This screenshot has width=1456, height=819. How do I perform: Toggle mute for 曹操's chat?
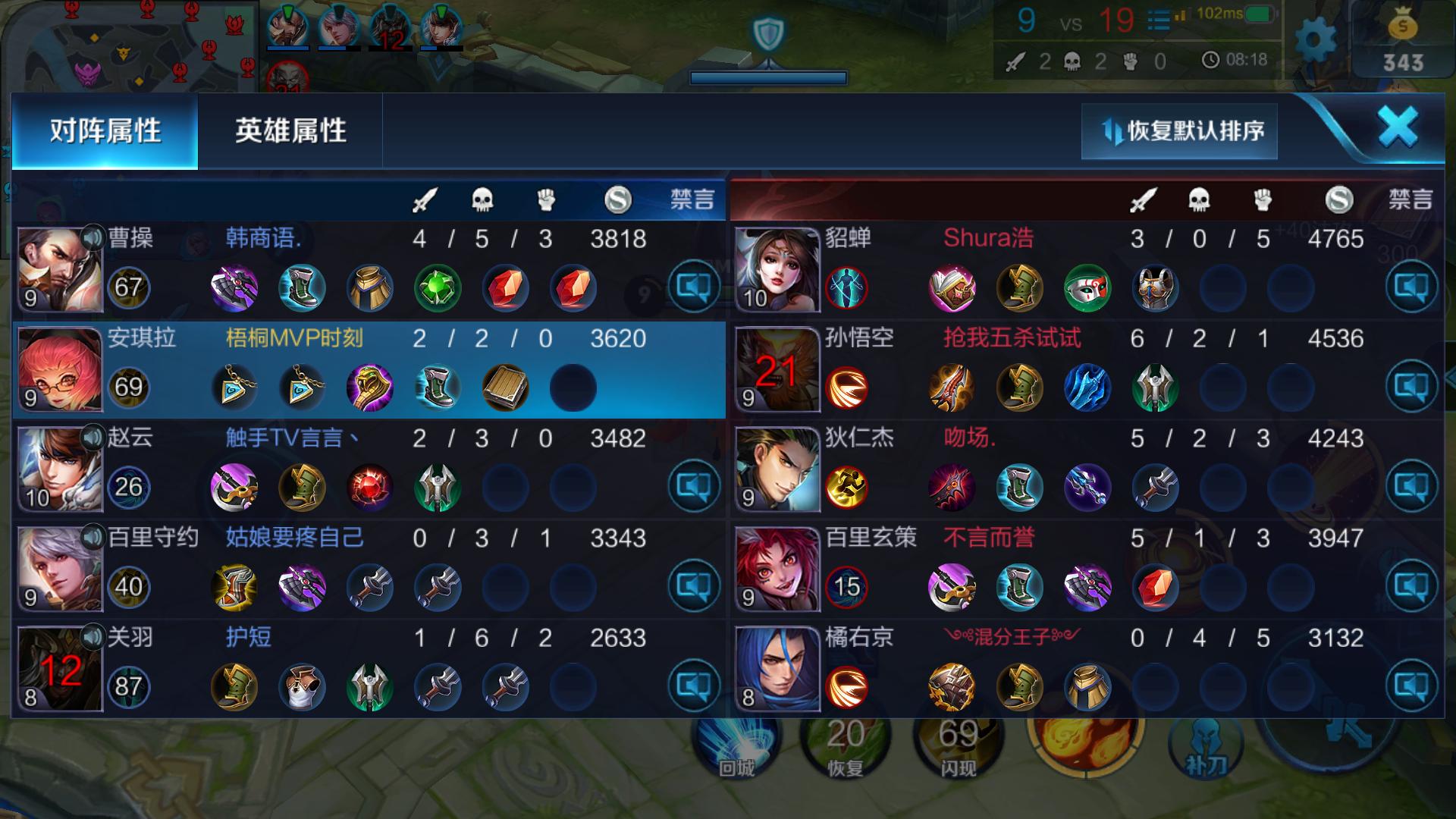(693, 287)
